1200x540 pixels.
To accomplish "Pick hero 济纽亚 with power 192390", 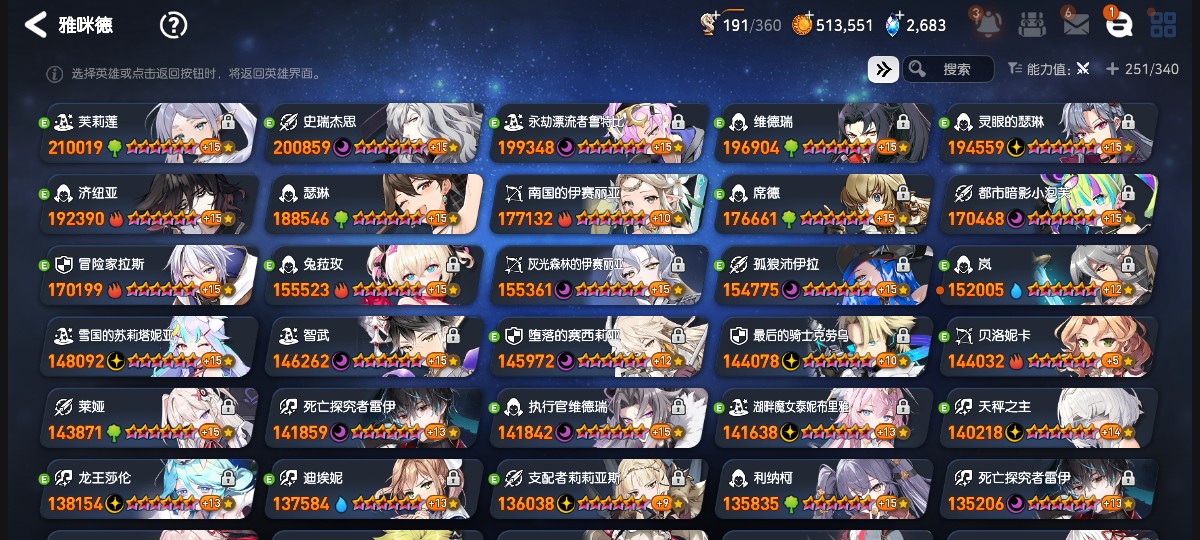I will (148, 205).
